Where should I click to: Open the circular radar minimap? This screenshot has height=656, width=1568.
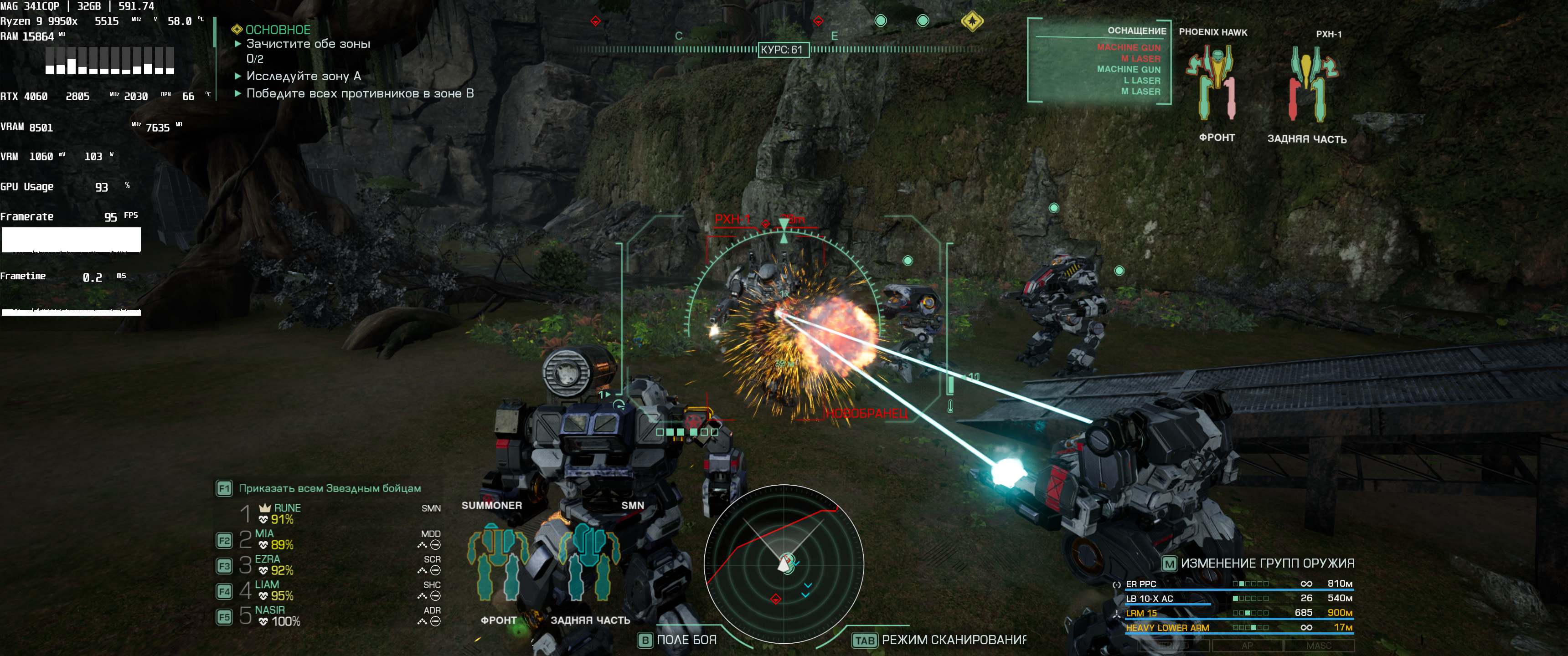tap(784, 564)
